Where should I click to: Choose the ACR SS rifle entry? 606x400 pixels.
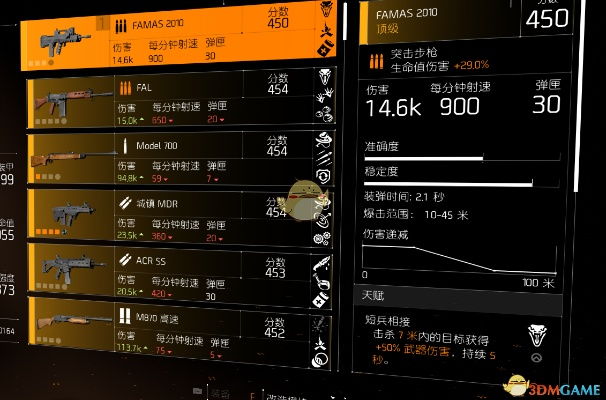[x=180, y=273]
